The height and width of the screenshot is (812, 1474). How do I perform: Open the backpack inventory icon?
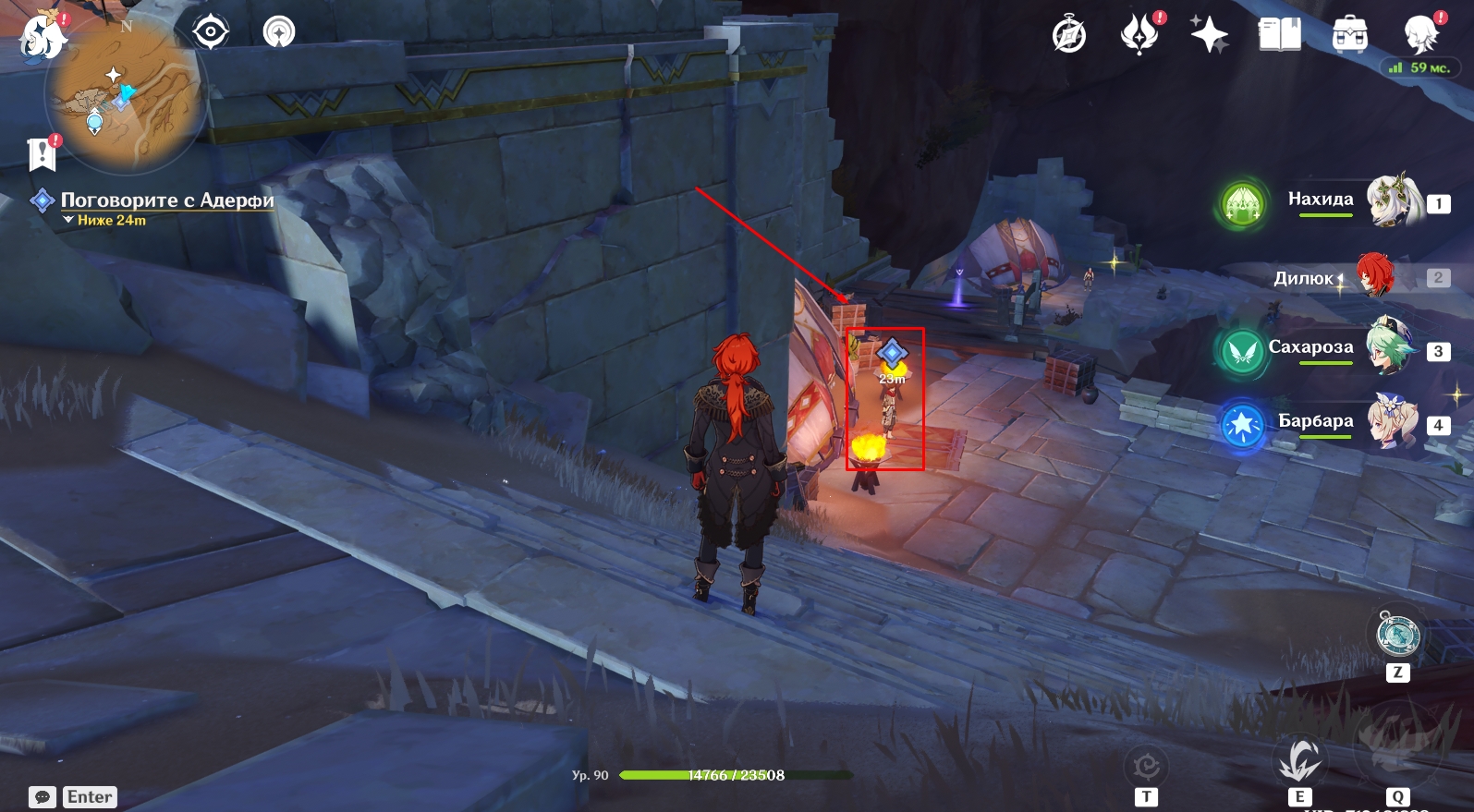pos(1349,35)
